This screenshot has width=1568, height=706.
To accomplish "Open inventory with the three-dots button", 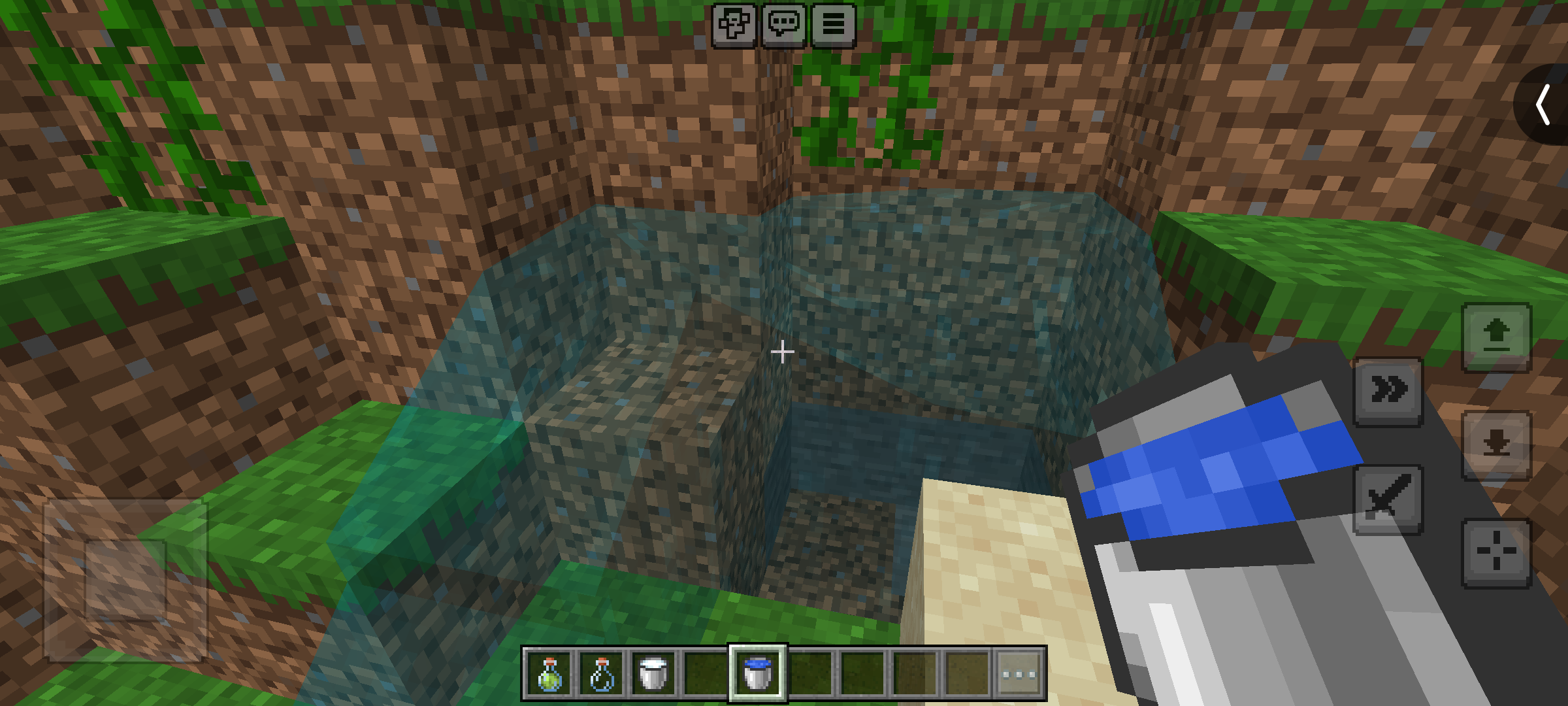I will tap(1019, 674).
